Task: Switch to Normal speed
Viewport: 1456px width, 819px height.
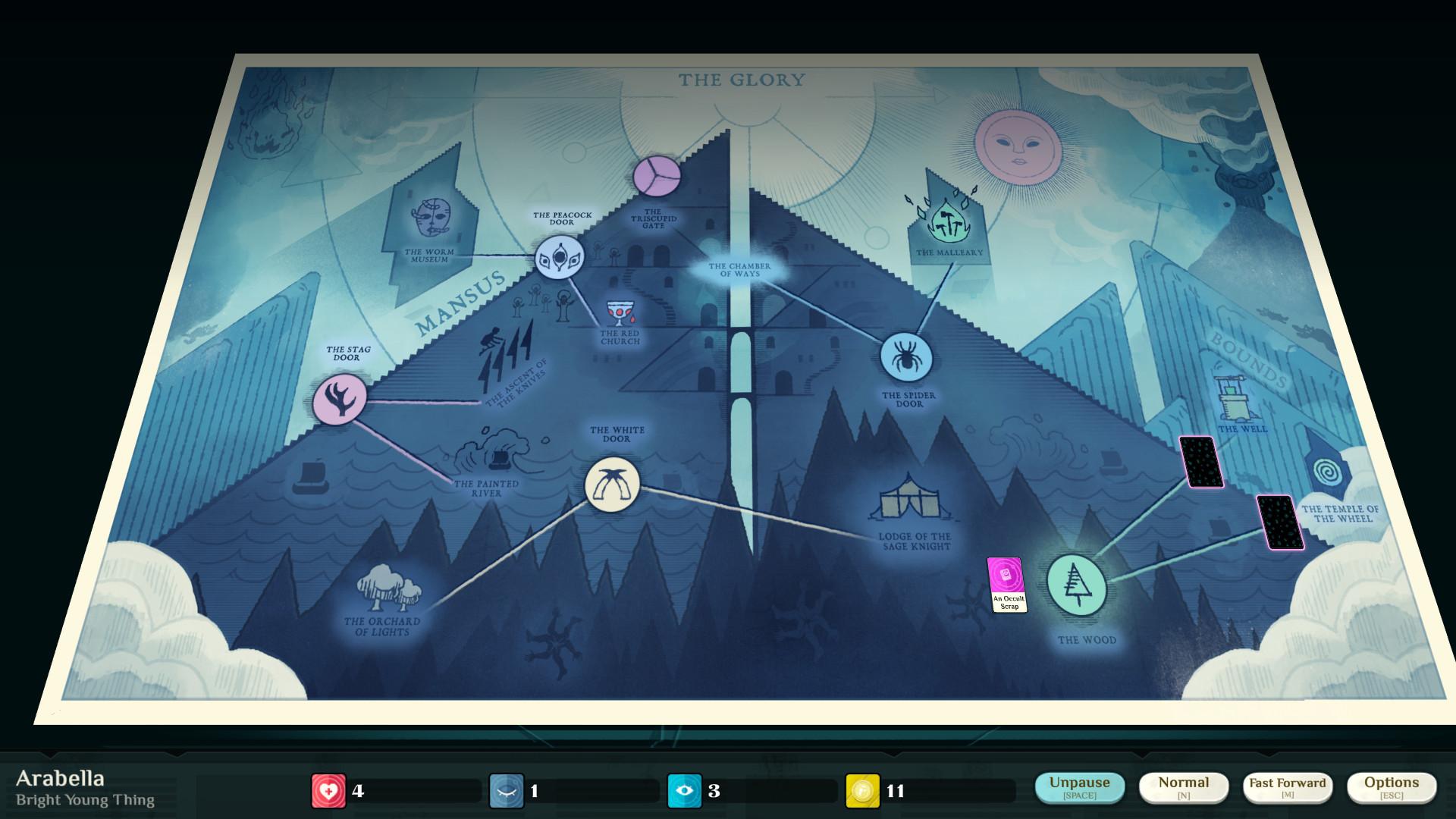Action: (x=1184, y=787)
